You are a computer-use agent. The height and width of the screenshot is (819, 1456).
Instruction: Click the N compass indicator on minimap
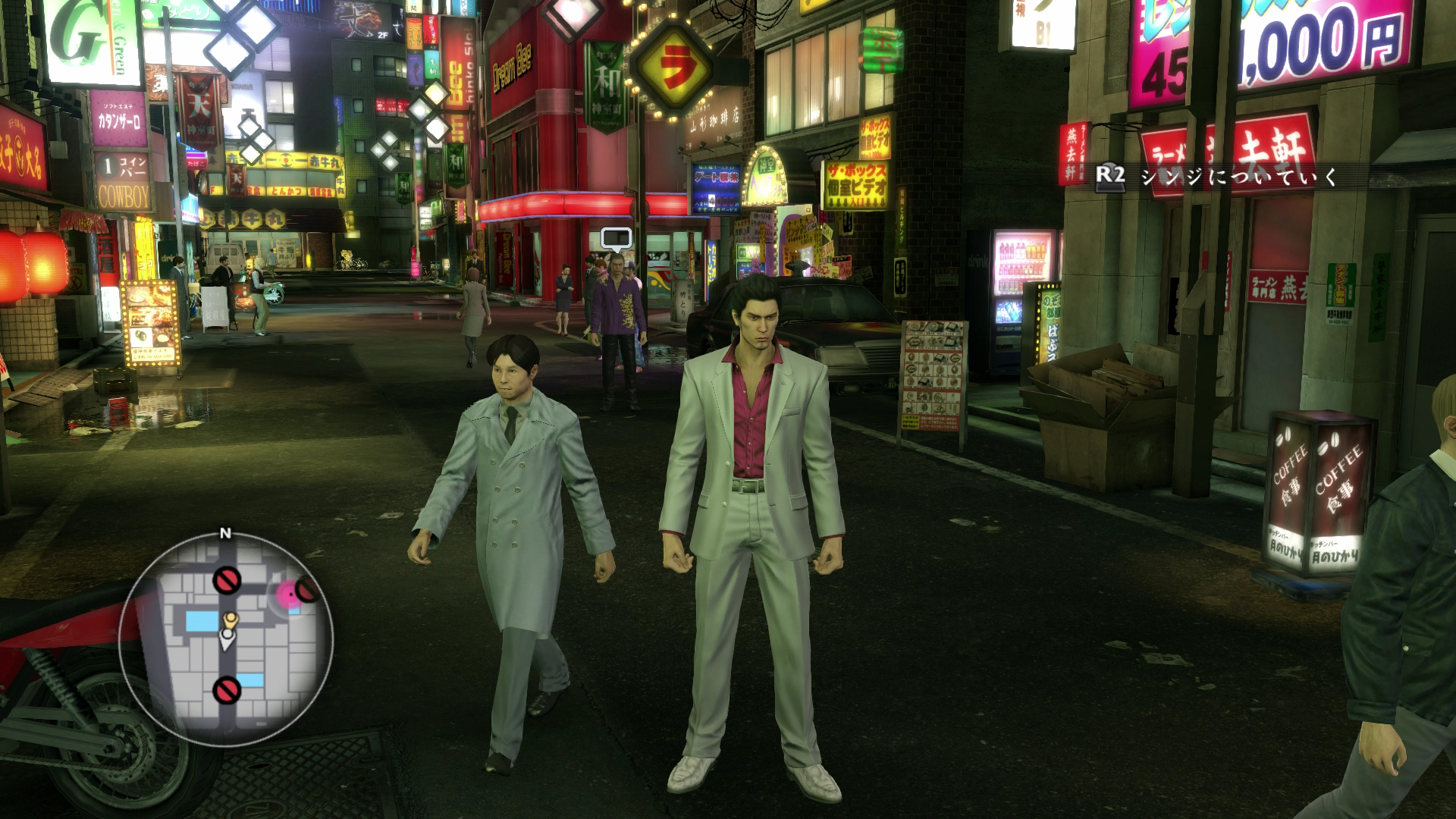[x=224, y=533]
